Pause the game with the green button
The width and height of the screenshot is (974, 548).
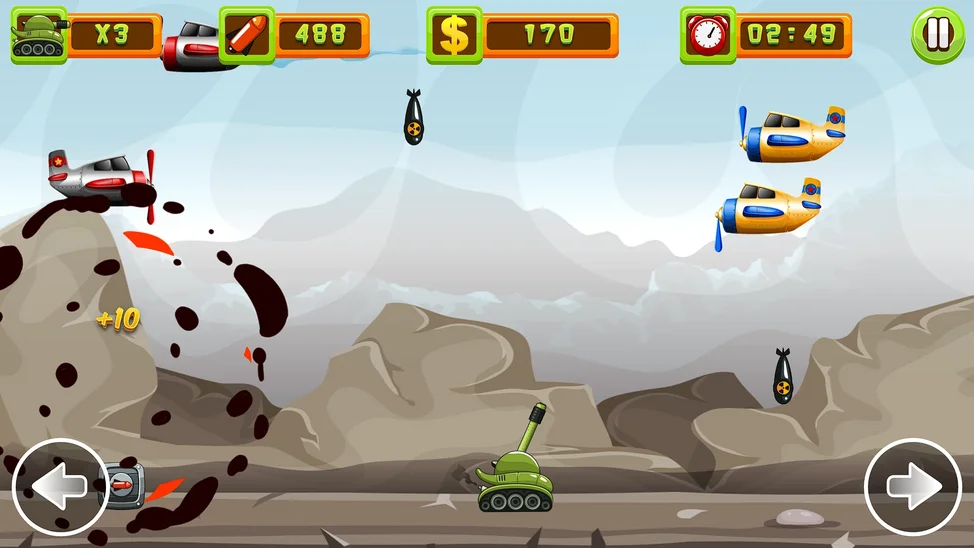[x=937, y=35]
